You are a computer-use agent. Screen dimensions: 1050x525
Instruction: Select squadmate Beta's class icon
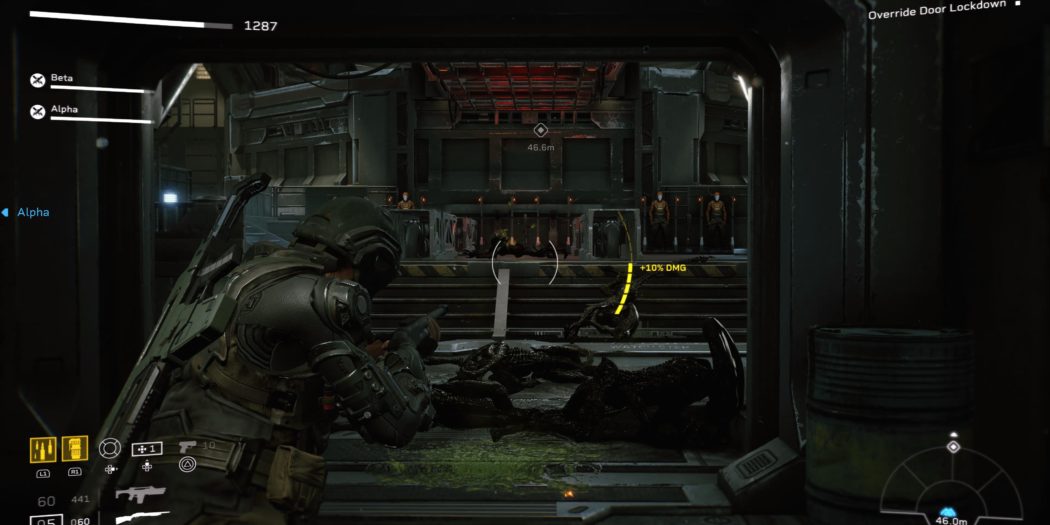click(x=38, y=80)
